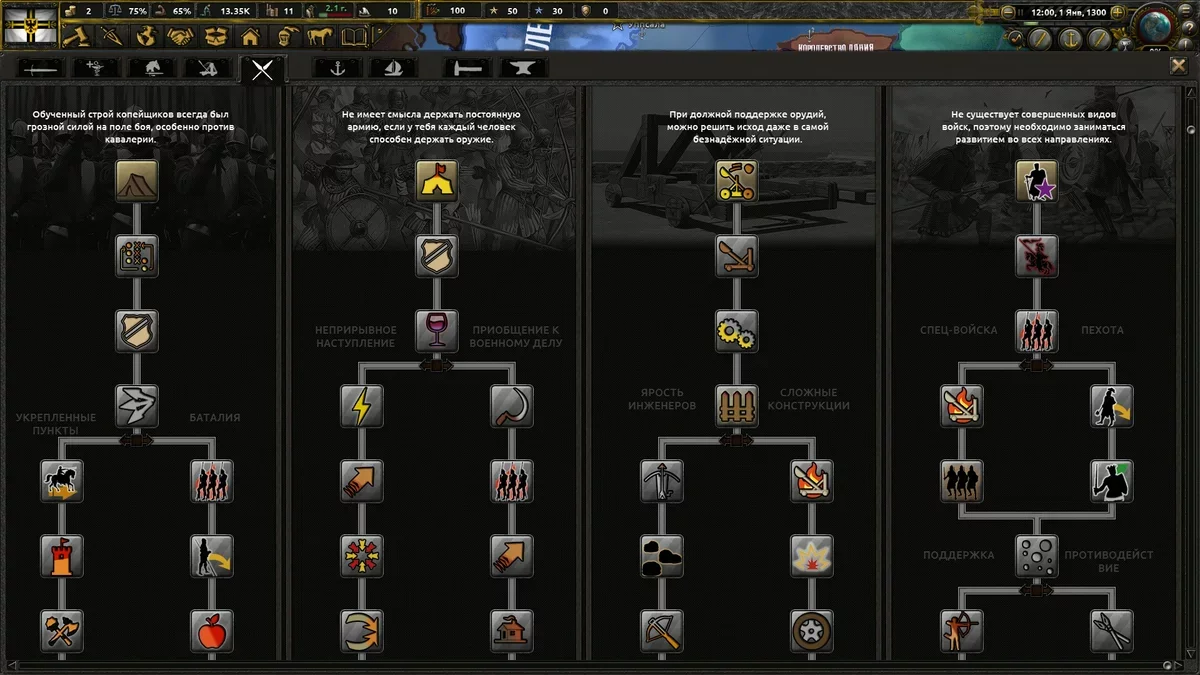The image size is (1200, 675).
Task: Select the red apple doctrine node
Action: [x=212, y=631]
